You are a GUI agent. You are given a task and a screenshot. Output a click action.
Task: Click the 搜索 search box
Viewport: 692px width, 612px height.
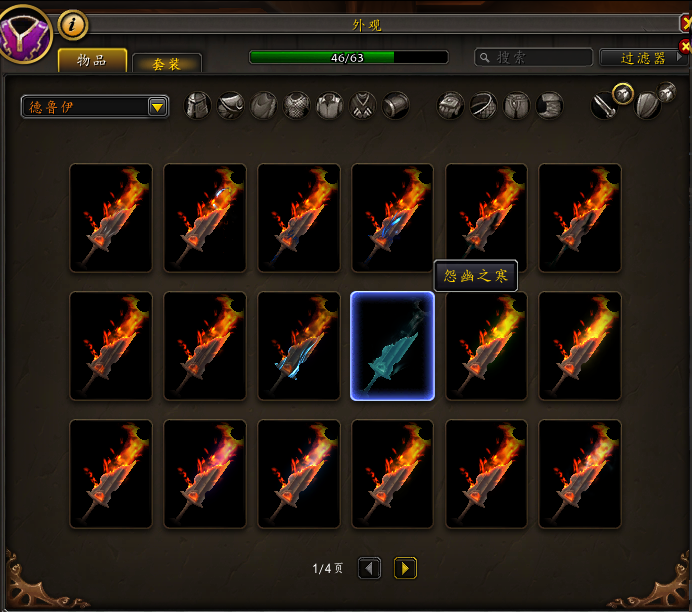coord(540,58)
